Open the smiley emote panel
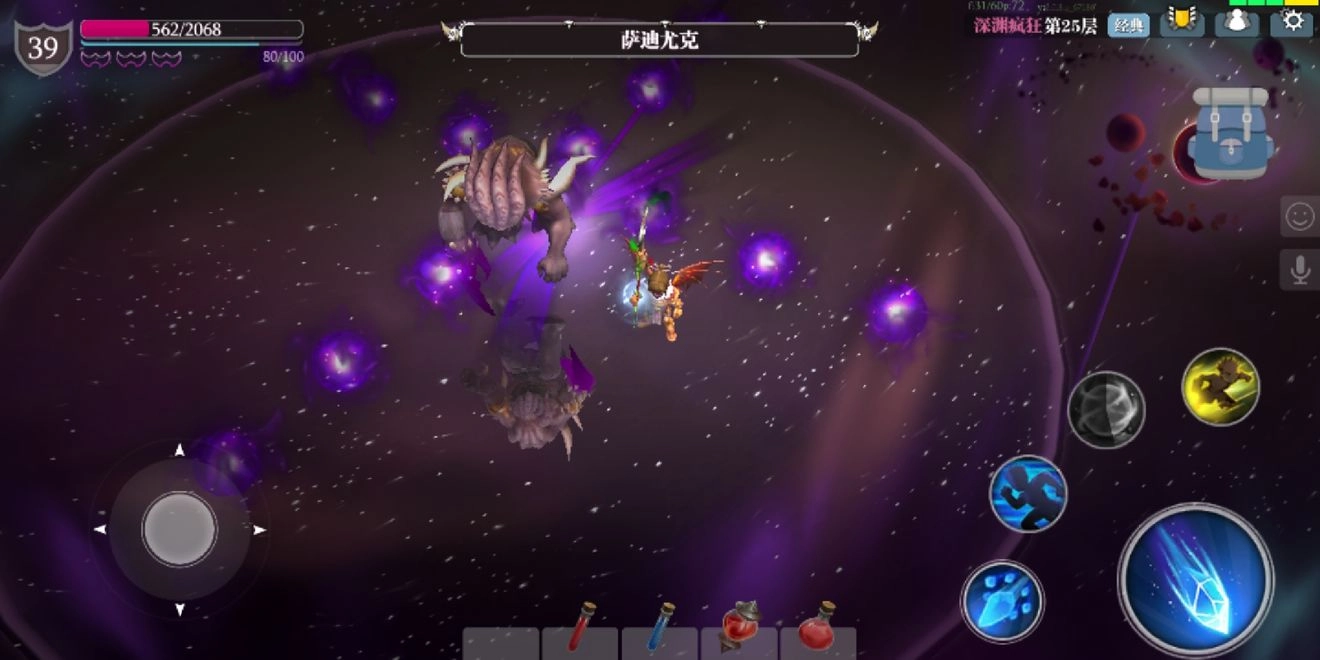This screenshot has height=660, width=1320. pyautogui.click(x=1300, y=216)
